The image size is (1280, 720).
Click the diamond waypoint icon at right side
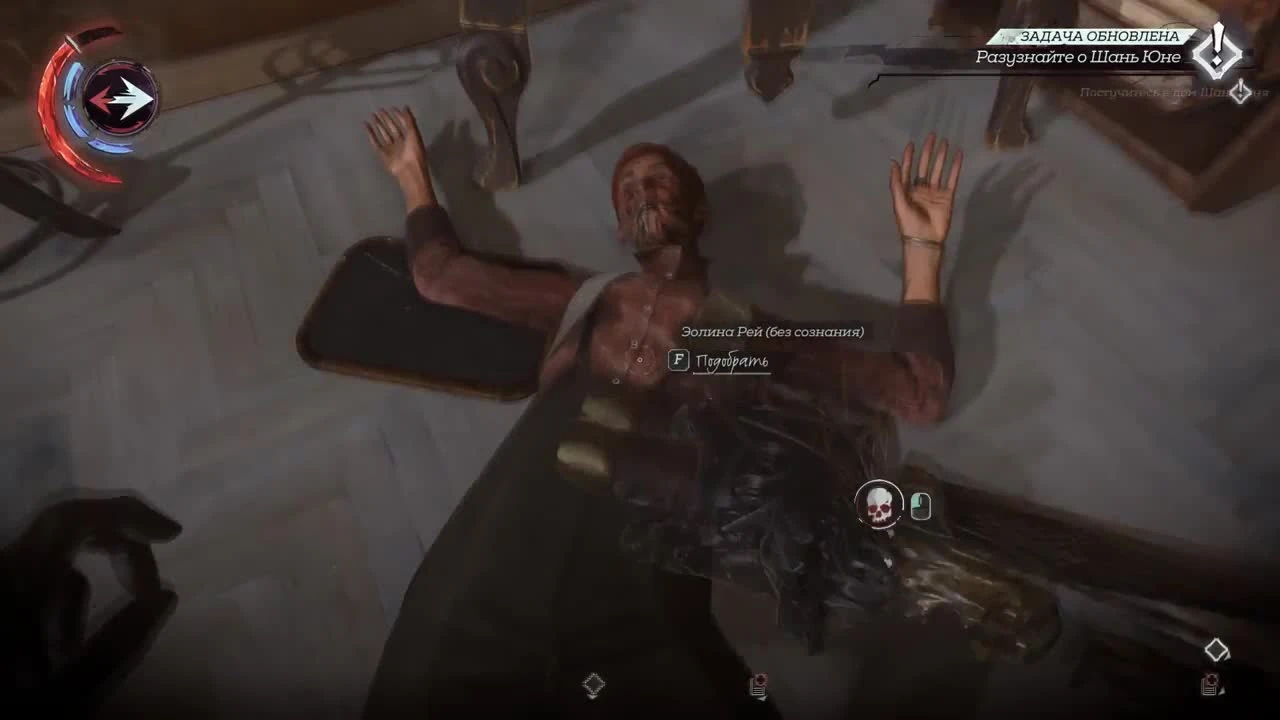(1215, 647)
